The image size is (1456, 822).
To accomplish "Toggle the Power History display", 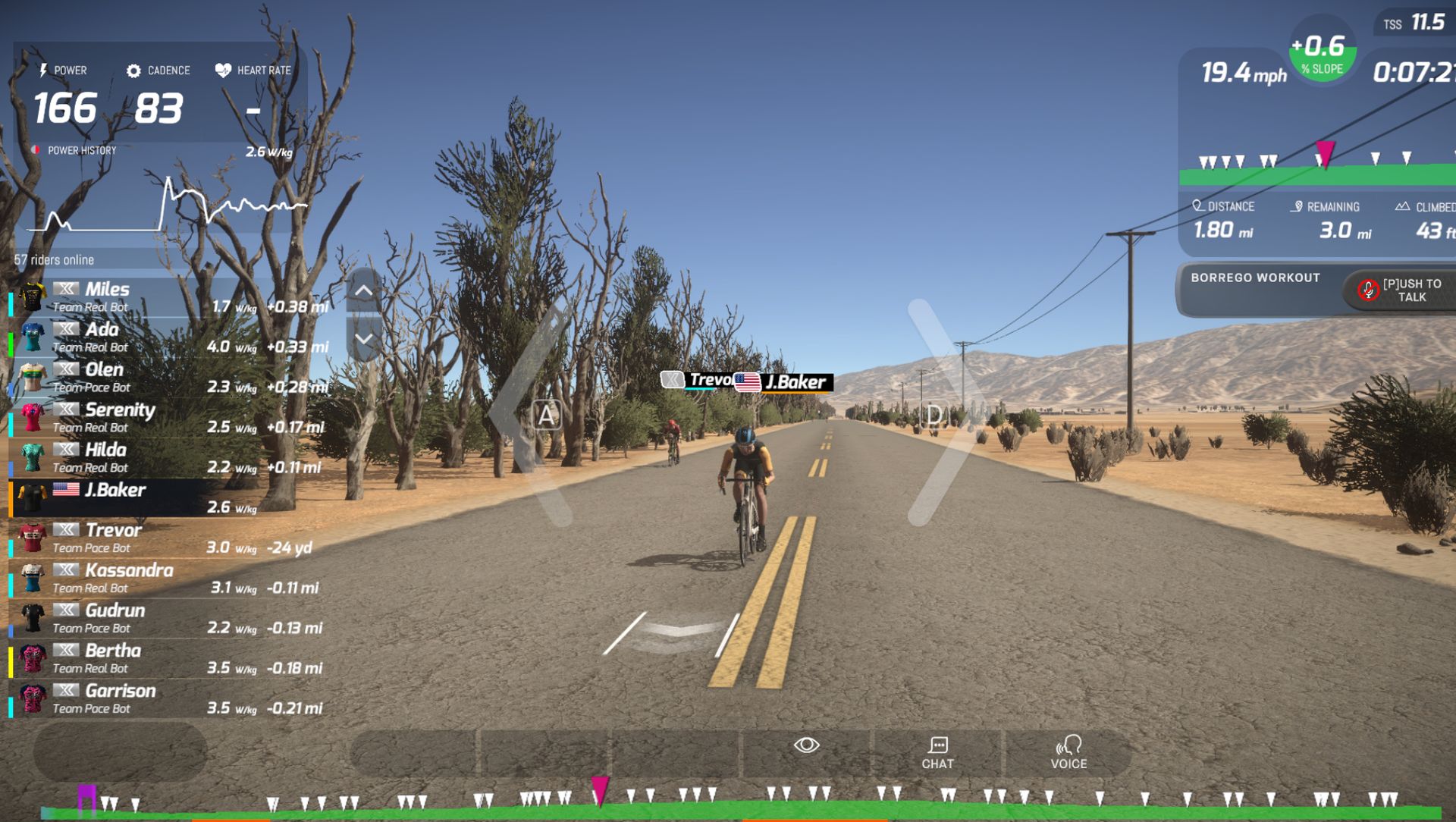I will click(36, 149).
